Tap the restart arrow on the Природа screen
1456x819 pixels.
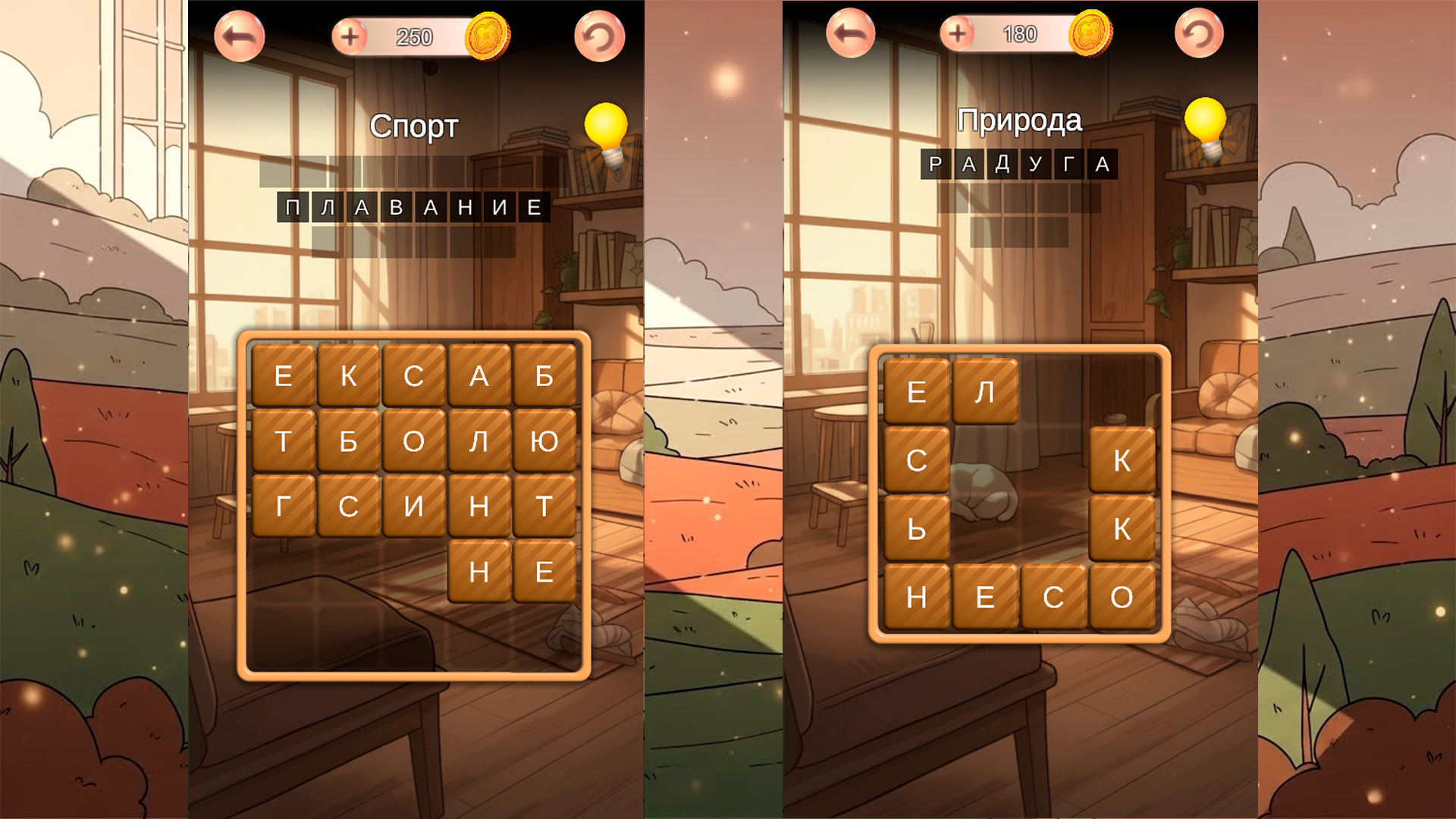point(1198,32)
